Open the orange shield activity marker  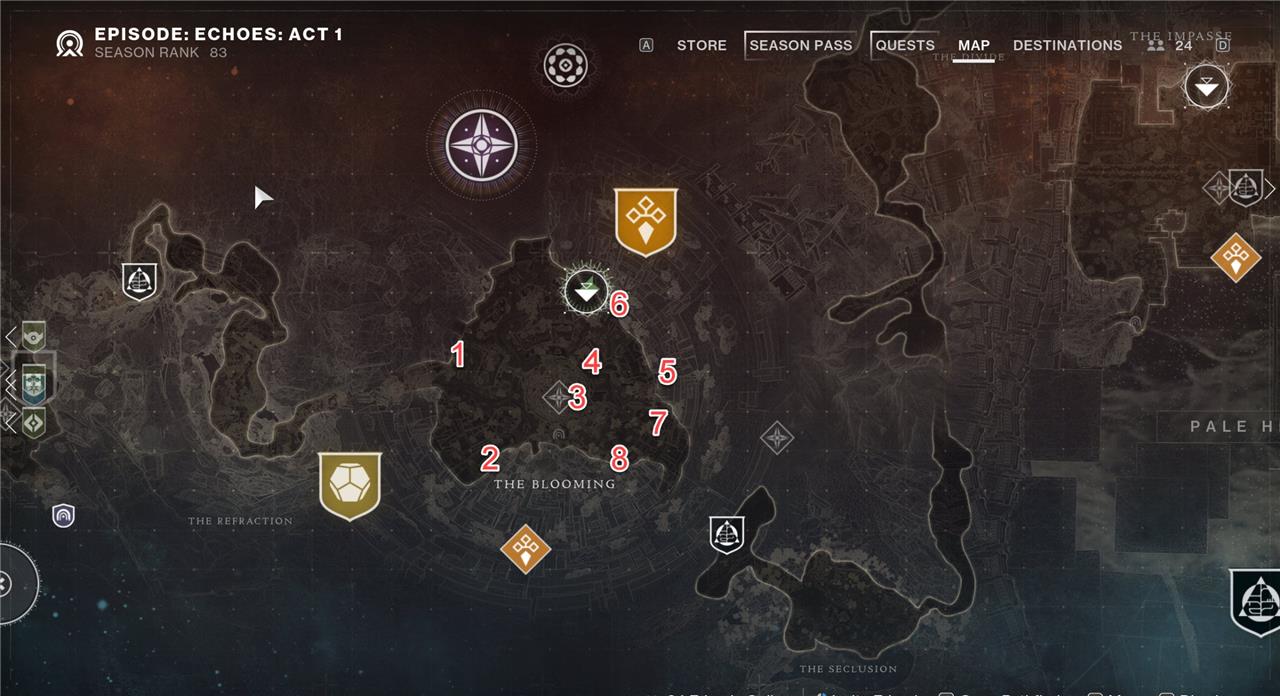[646, 220]
